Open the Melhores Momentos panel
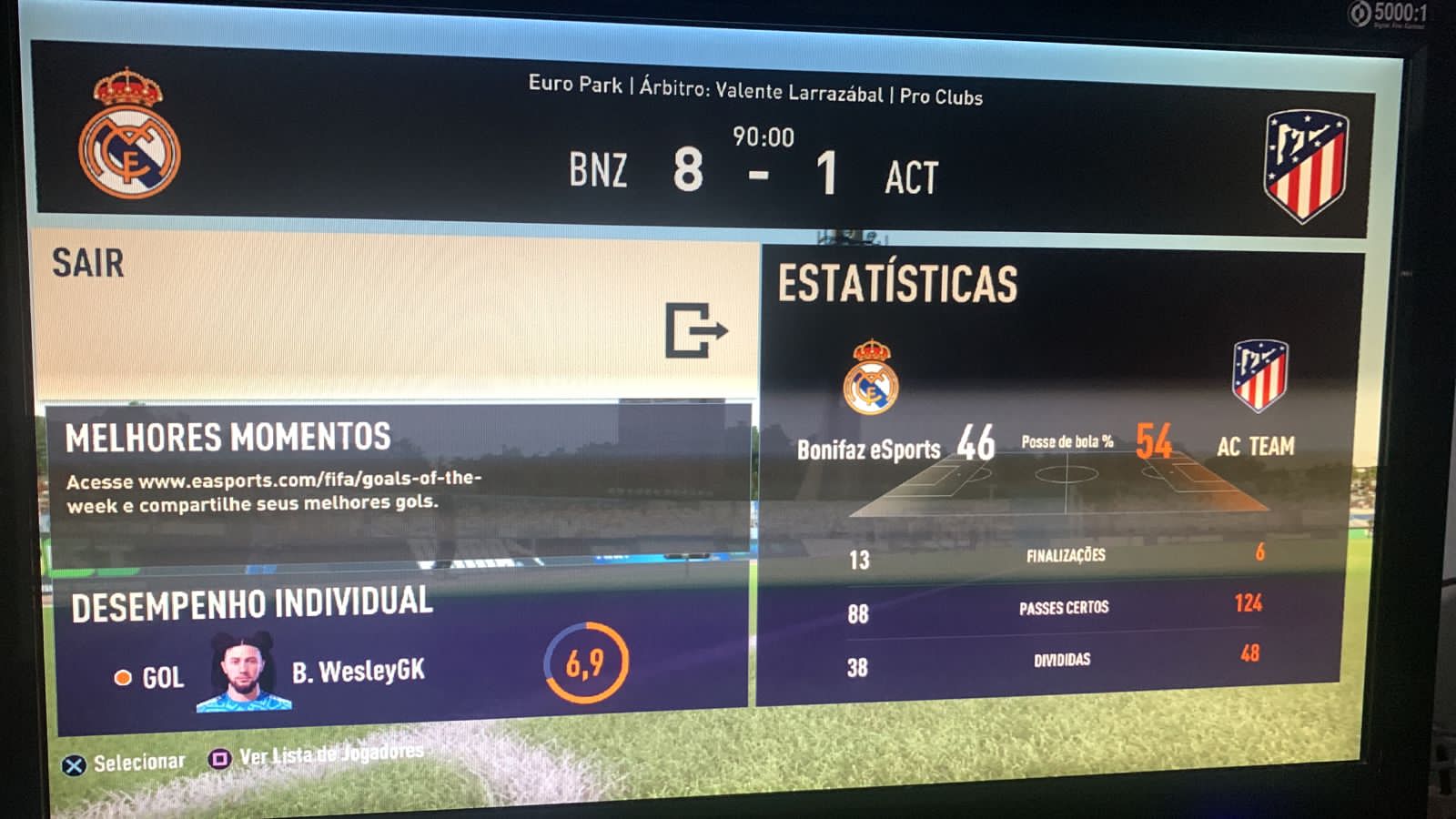The height and width of the screenshot is (819, 1456). click(x=398, y=482)
